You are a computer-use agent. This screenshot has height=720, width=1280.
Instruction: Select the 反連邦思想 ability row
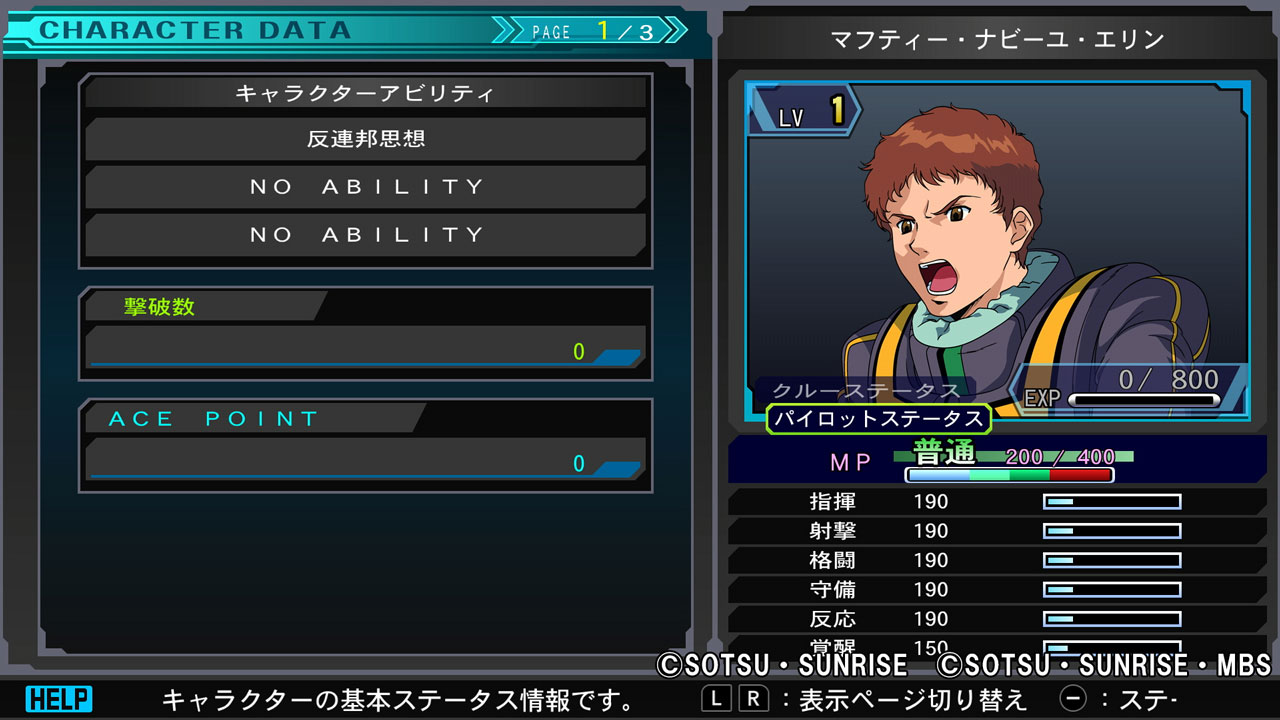366,139
